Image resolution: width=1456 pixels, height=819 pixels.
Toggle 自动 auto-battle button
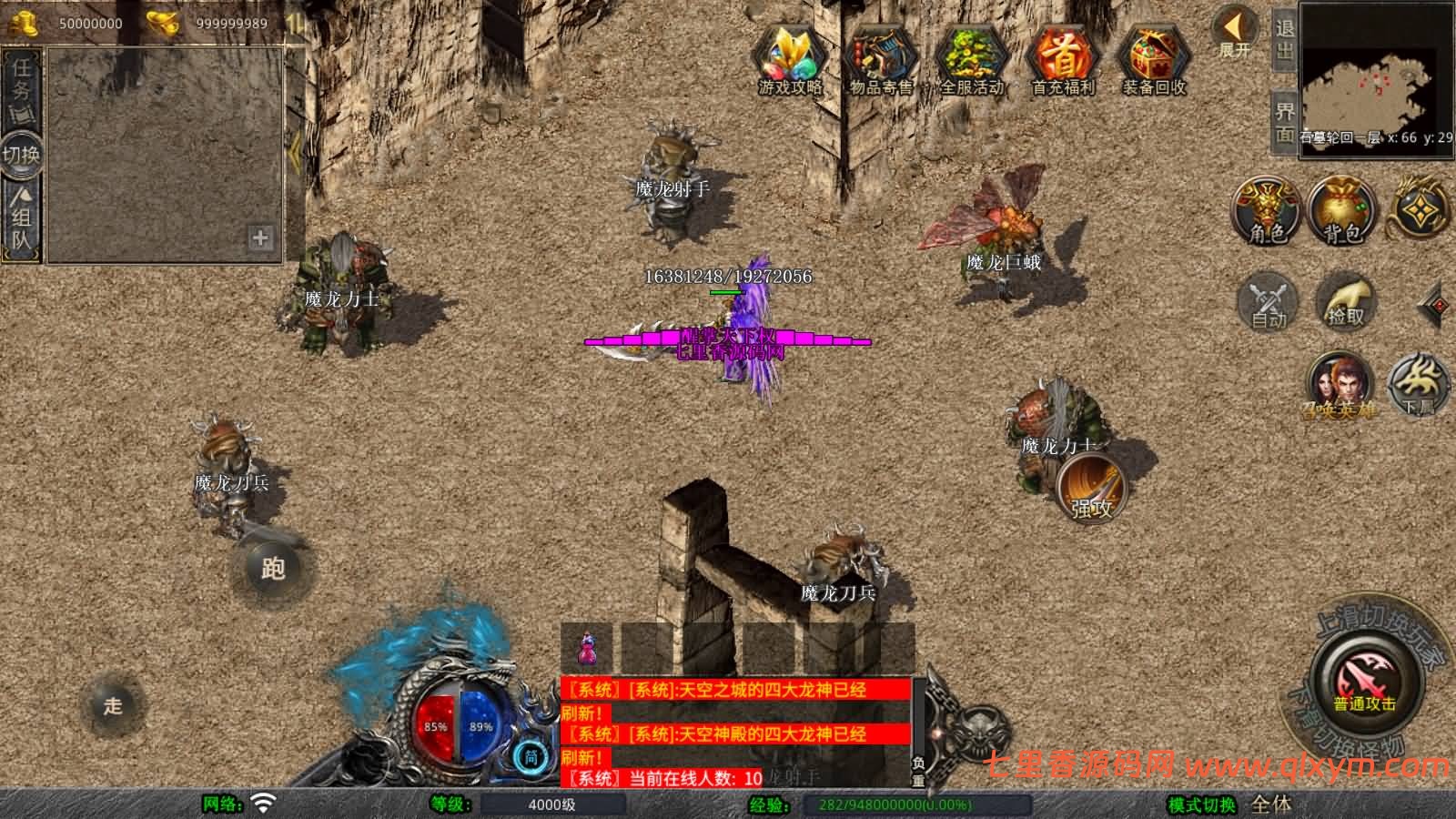(1269, 301)
